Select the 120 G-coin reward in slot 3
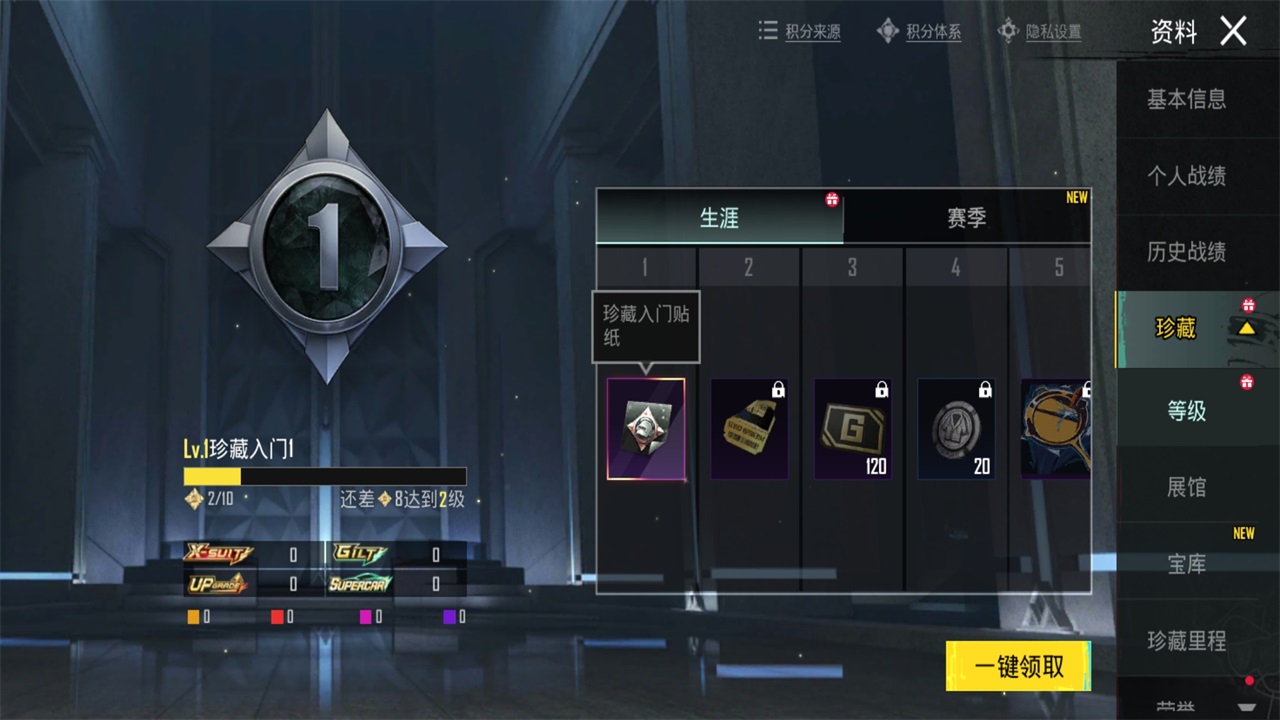Image resolution: width=1280 pixels, height=720 pixels. point(853,428)
